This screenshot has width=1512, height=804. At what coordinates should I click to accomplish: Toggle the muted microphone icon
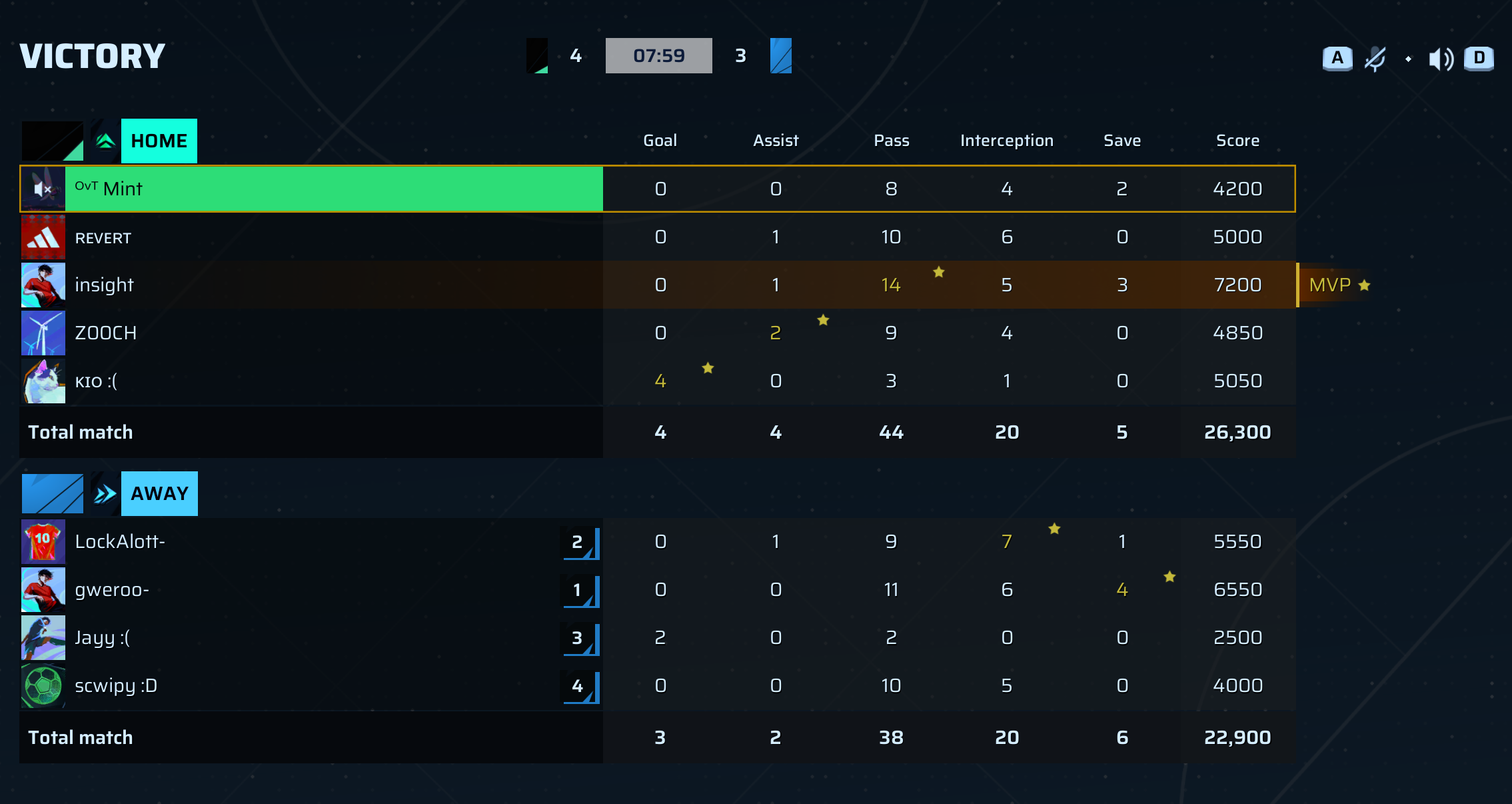(1375, 59)
